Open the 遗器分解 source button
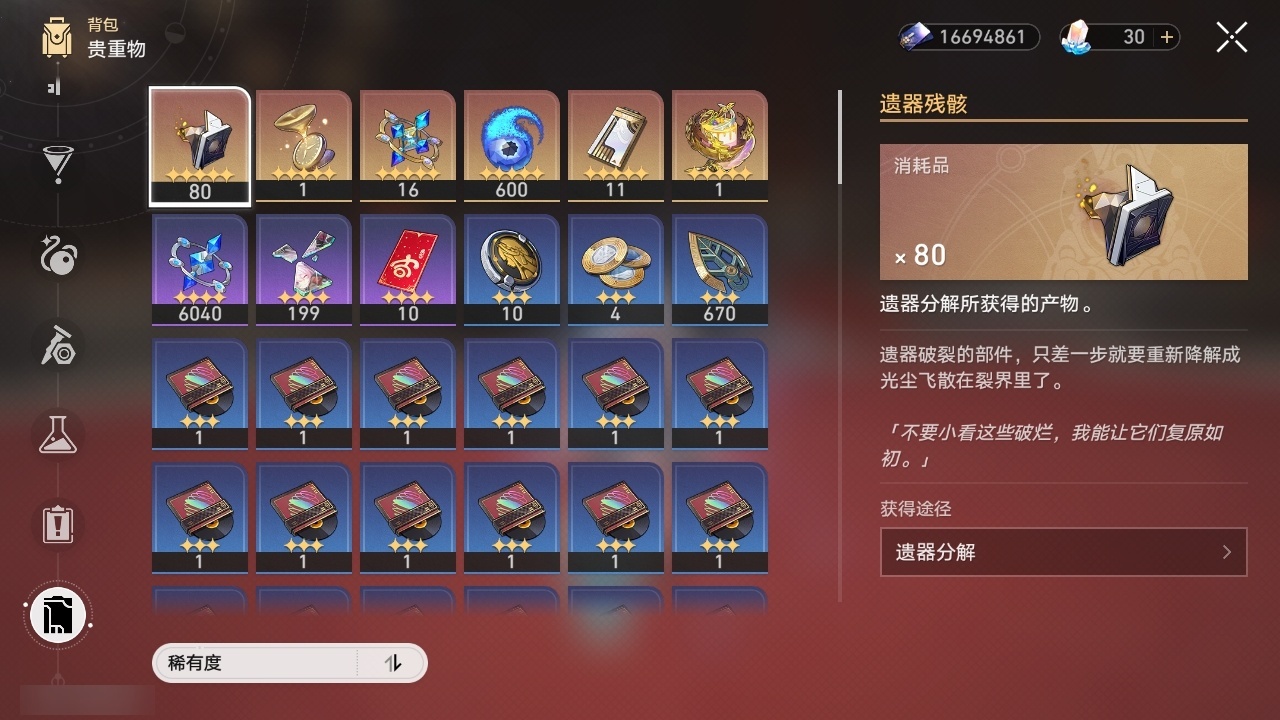The height and width of the screenshot is (720, 1280). pyautogui.click(x=1063, y=551)
